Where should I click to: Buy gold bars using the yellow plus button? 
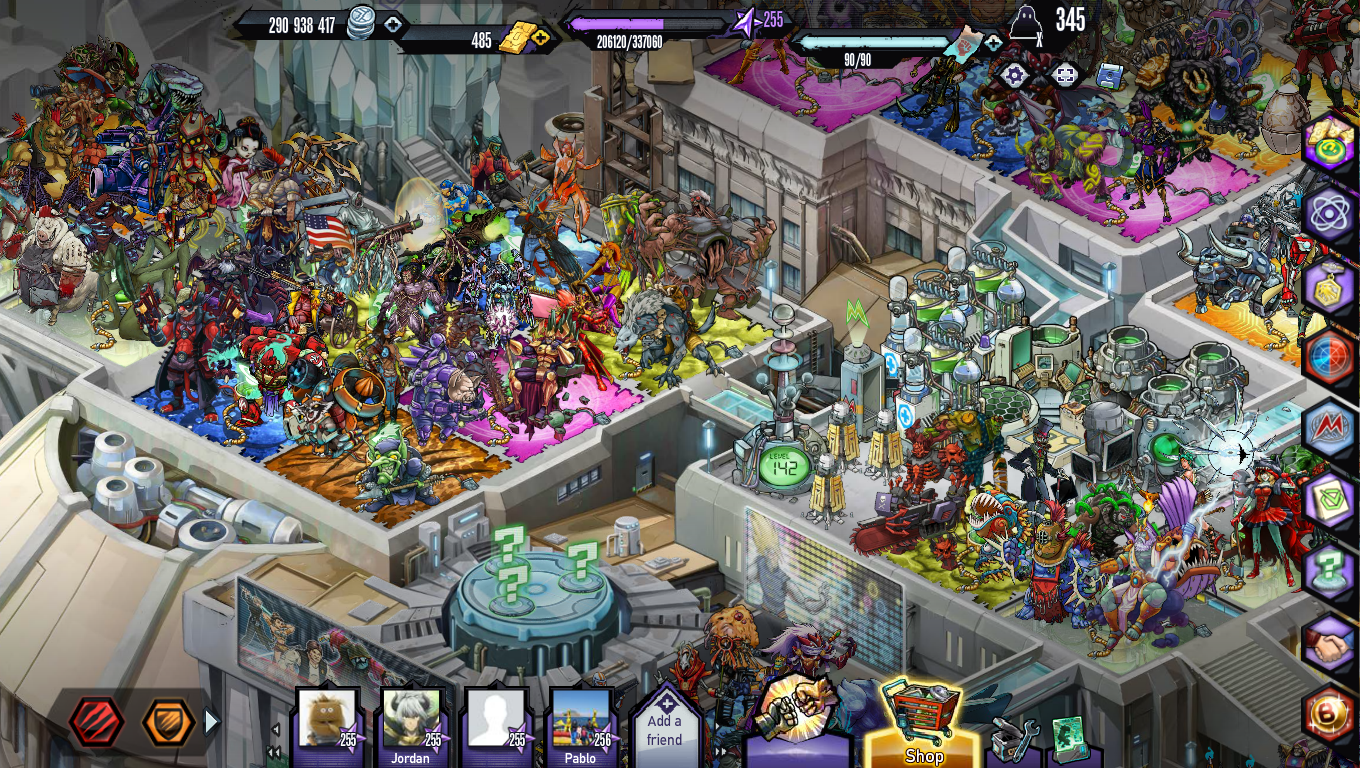click(541, 39)
